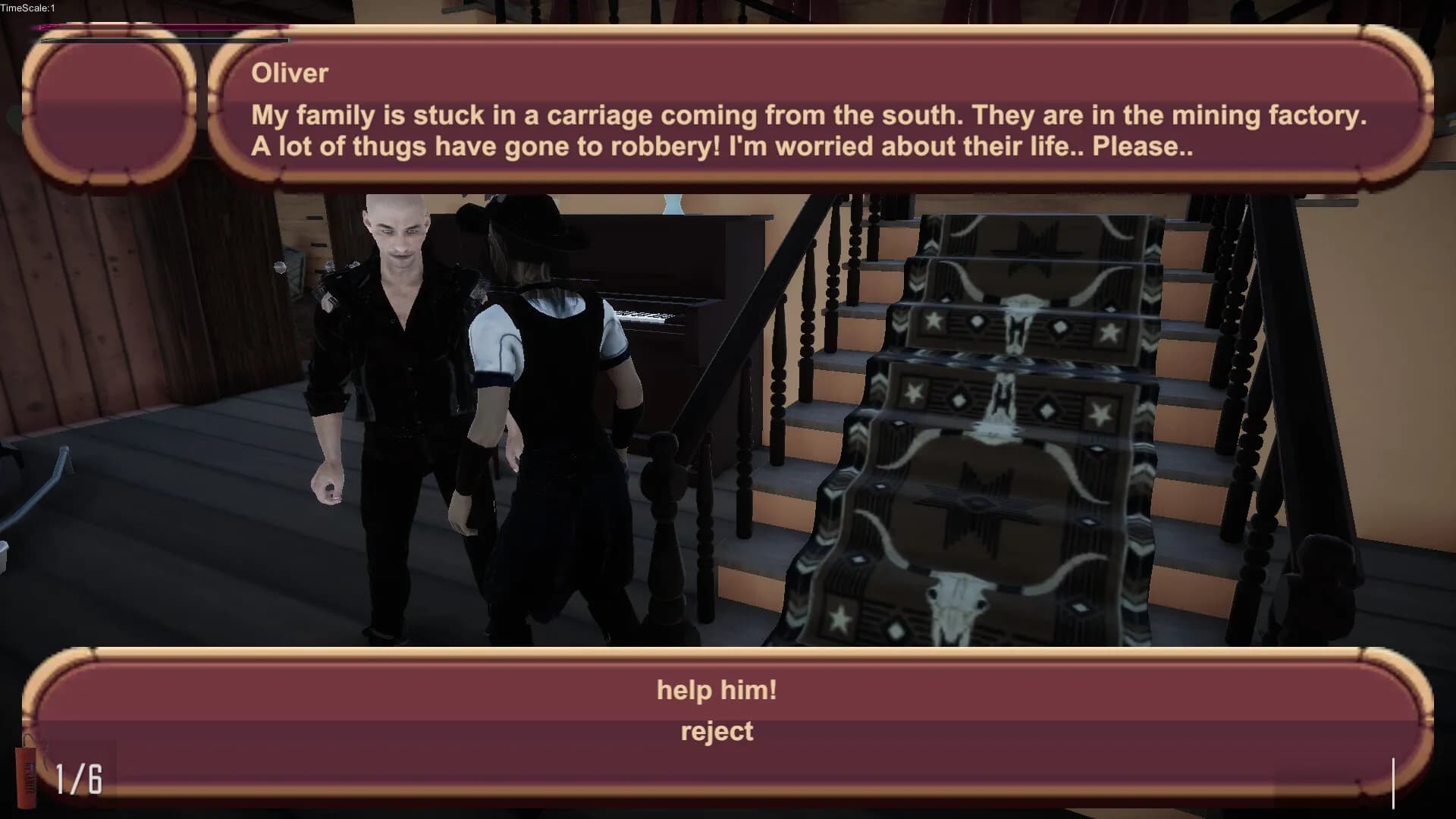
Task: Click the pink health bar top left
Action: click(152, 25)
